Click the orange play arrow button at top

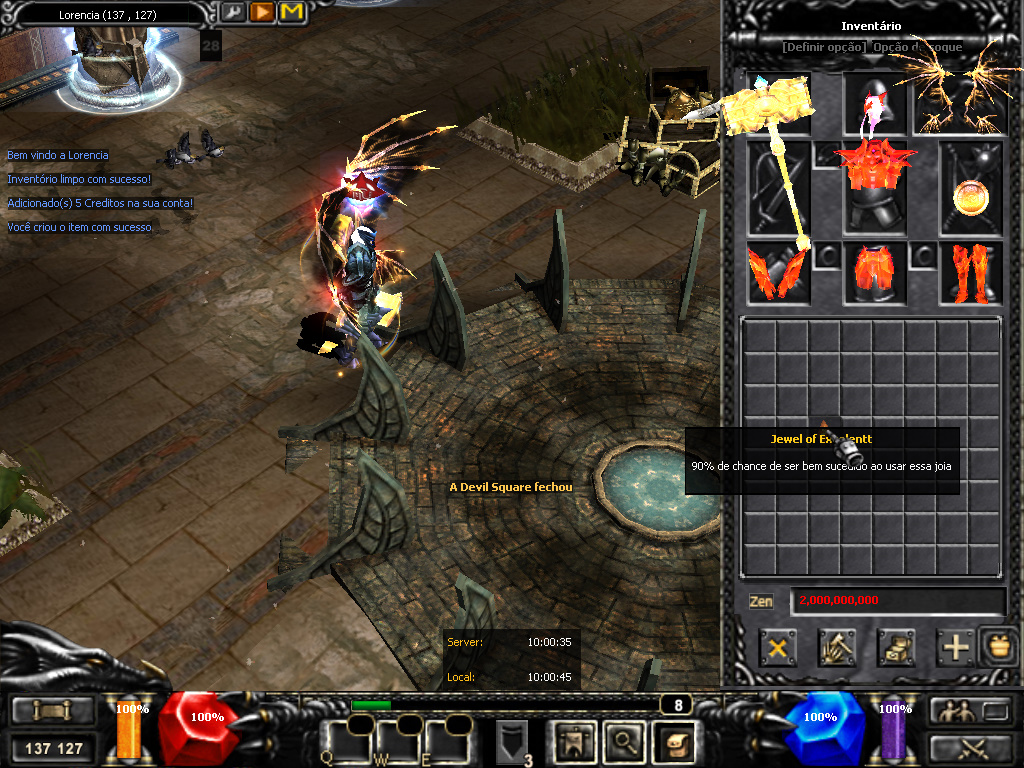coord(262,12)
